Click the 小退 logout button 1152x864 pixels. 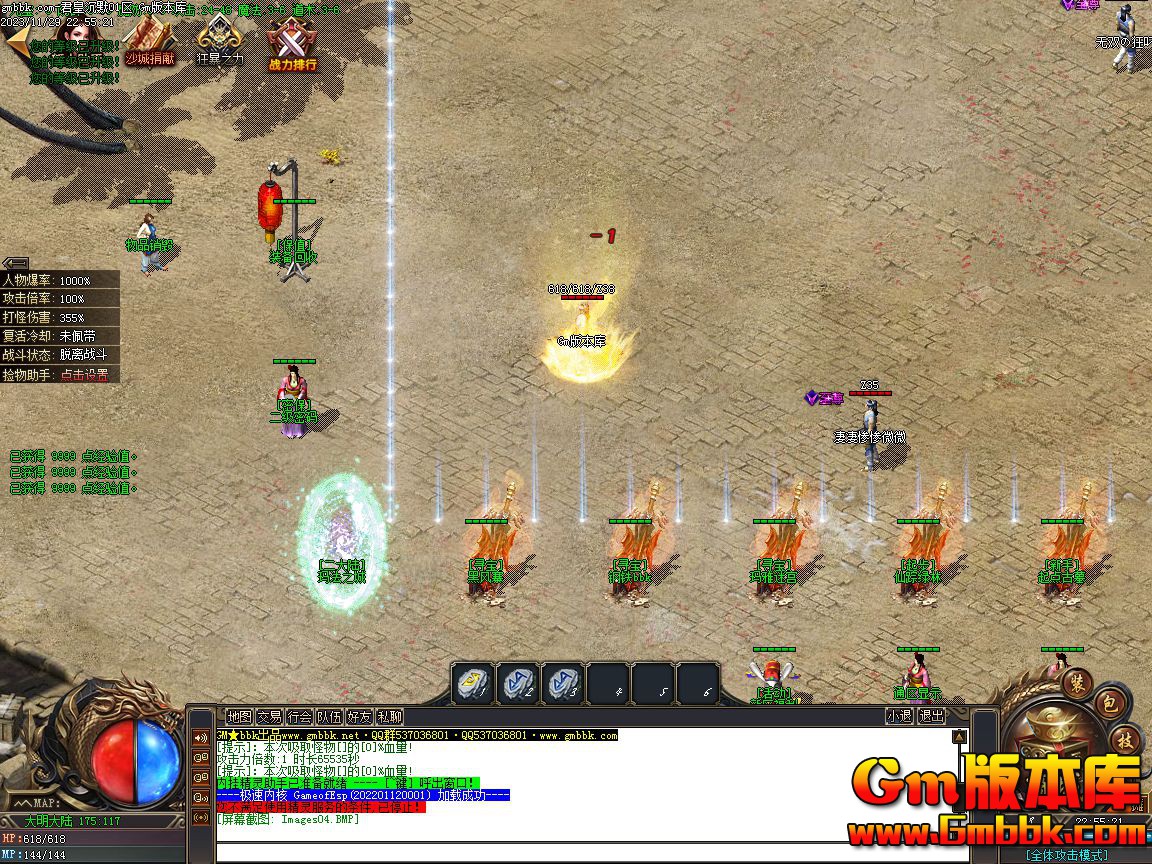pos(899,716)
